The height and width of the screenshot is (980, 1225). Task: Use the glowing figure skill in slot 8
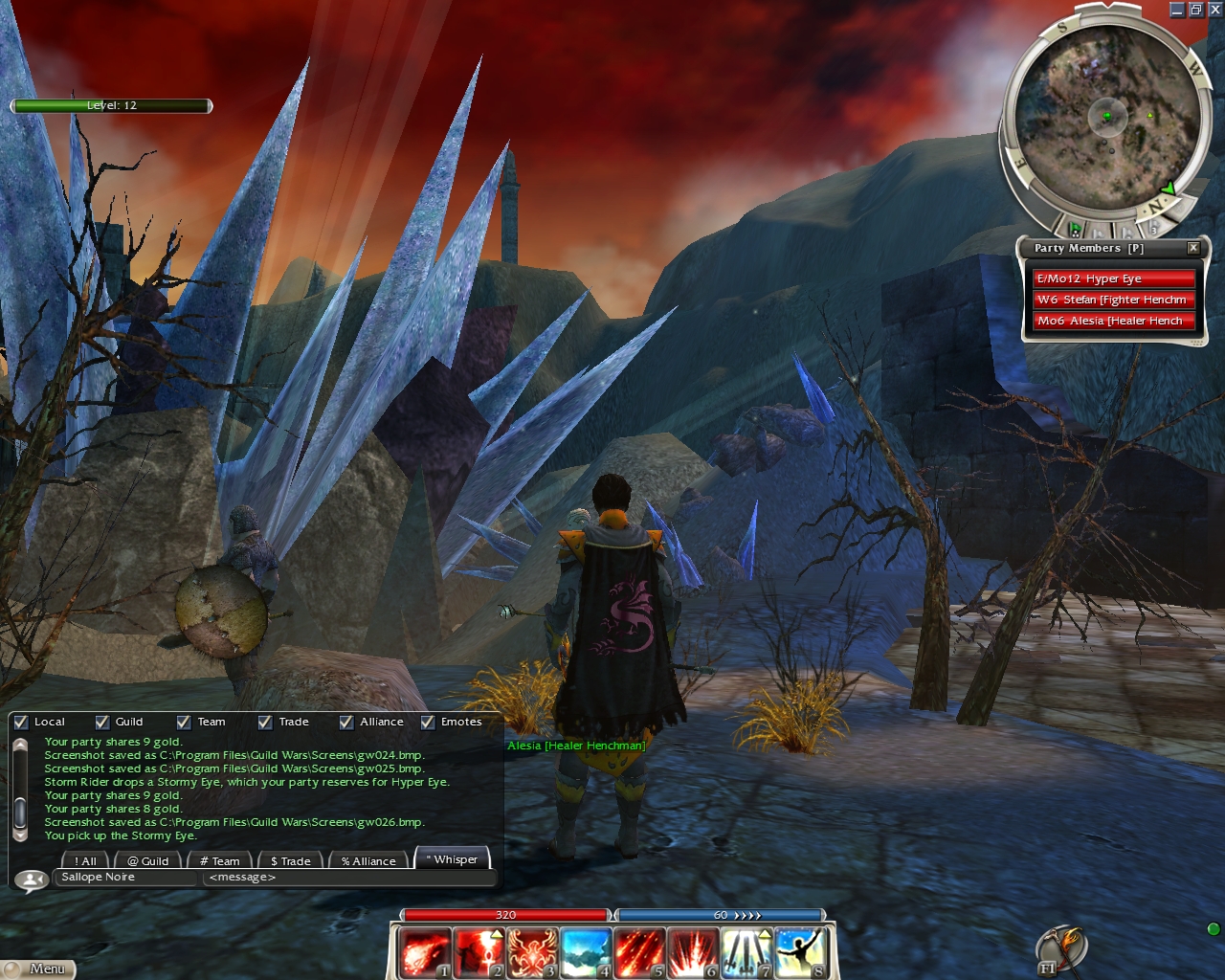801,951
